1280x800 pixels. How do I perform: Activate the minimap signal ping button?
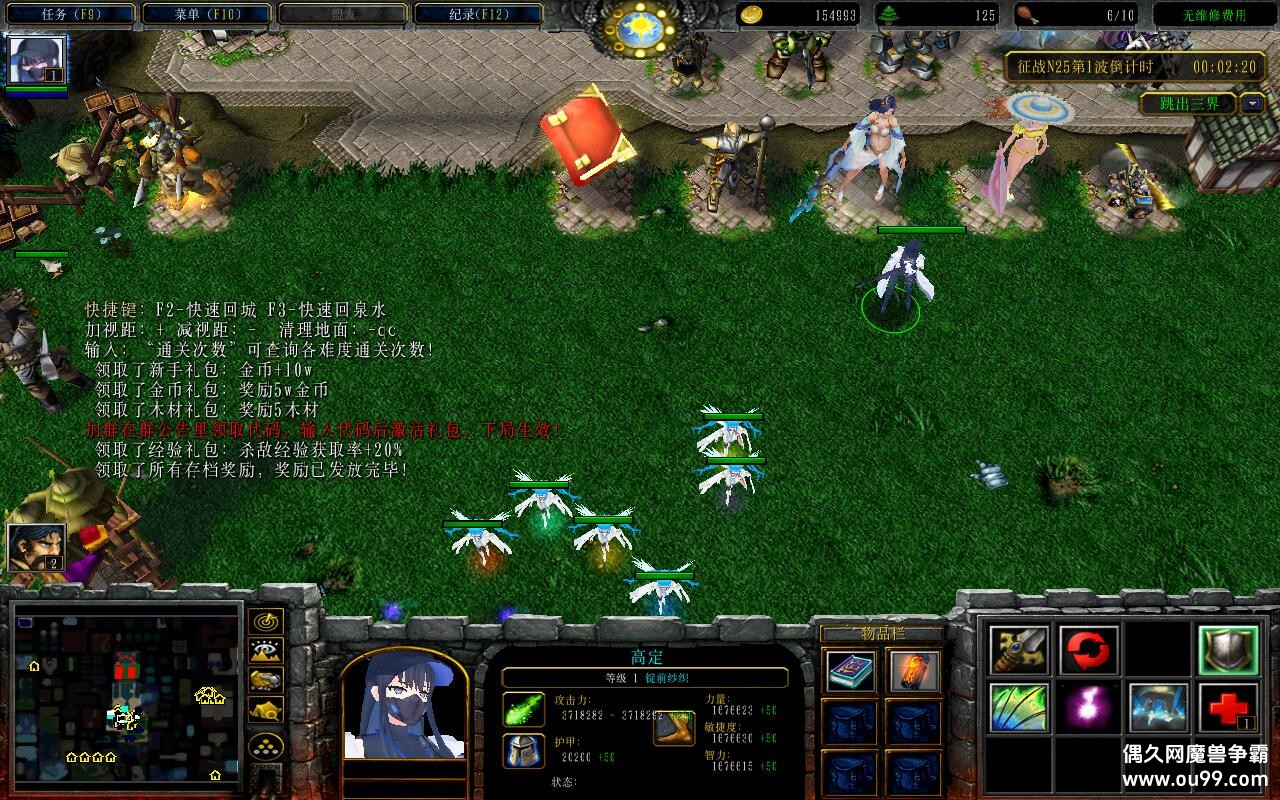point(266,622)
